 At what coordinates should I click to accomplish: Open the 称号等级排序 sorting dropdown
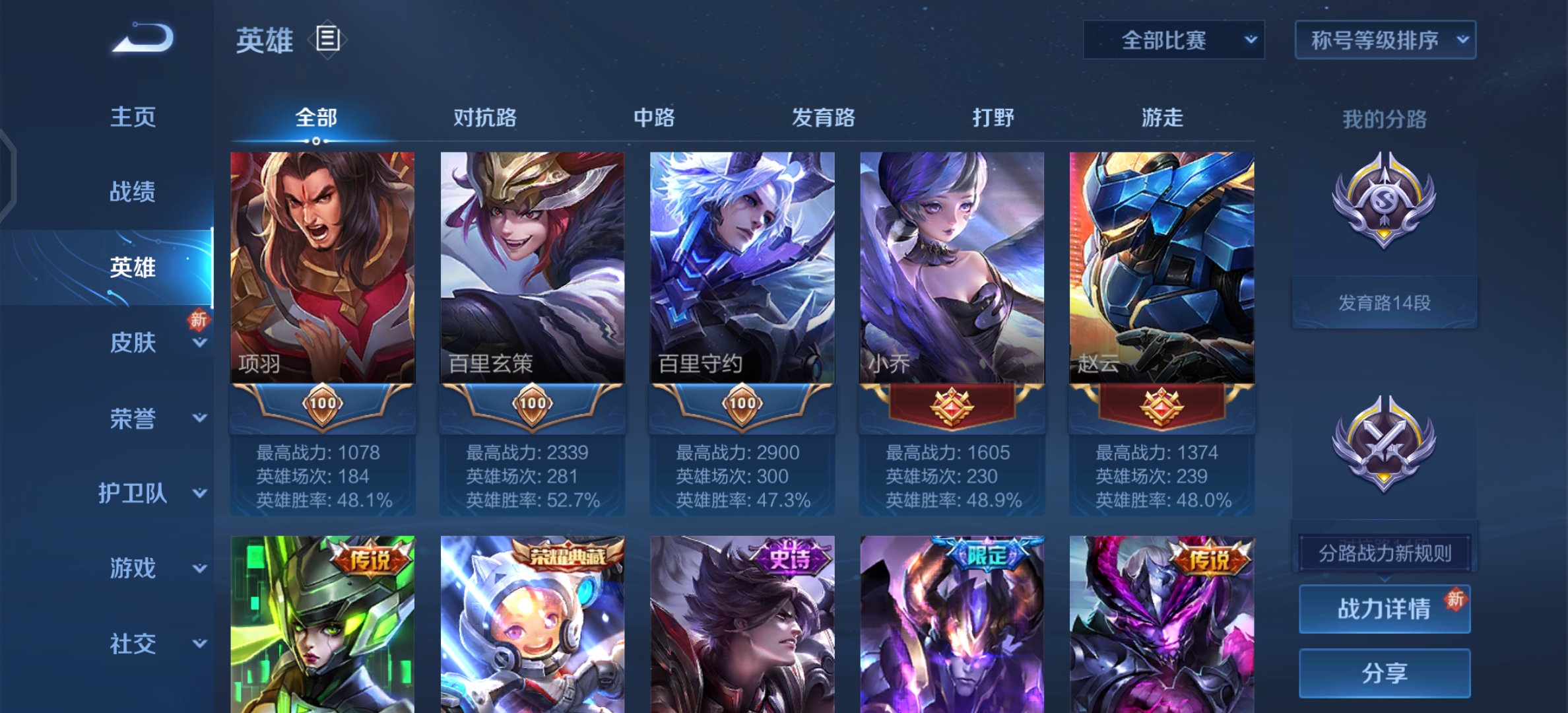click(x=1385, y=40)
